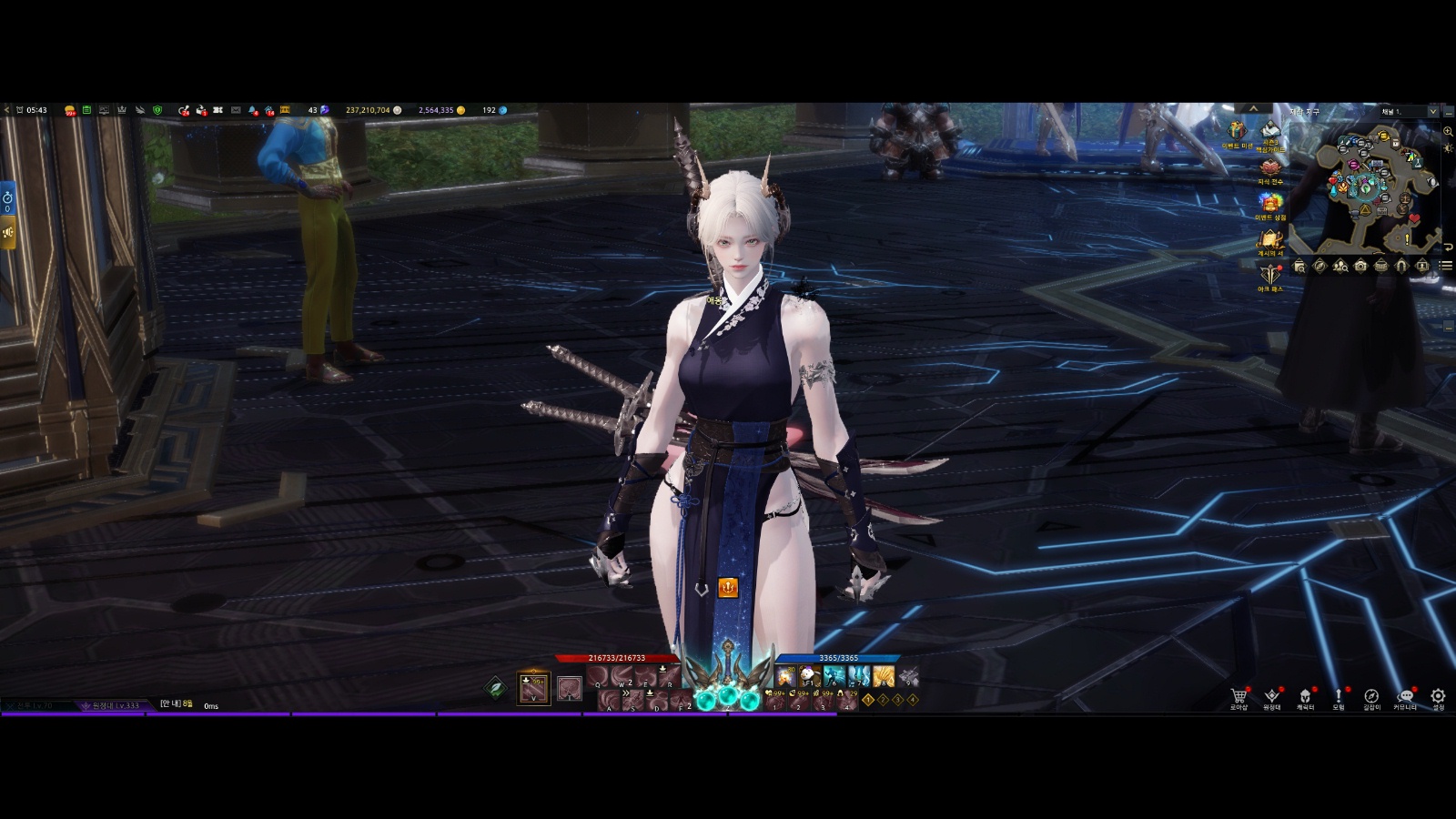Open the Ark Pass icon
Screen dimensions: 1456x819
(1269, 274)
